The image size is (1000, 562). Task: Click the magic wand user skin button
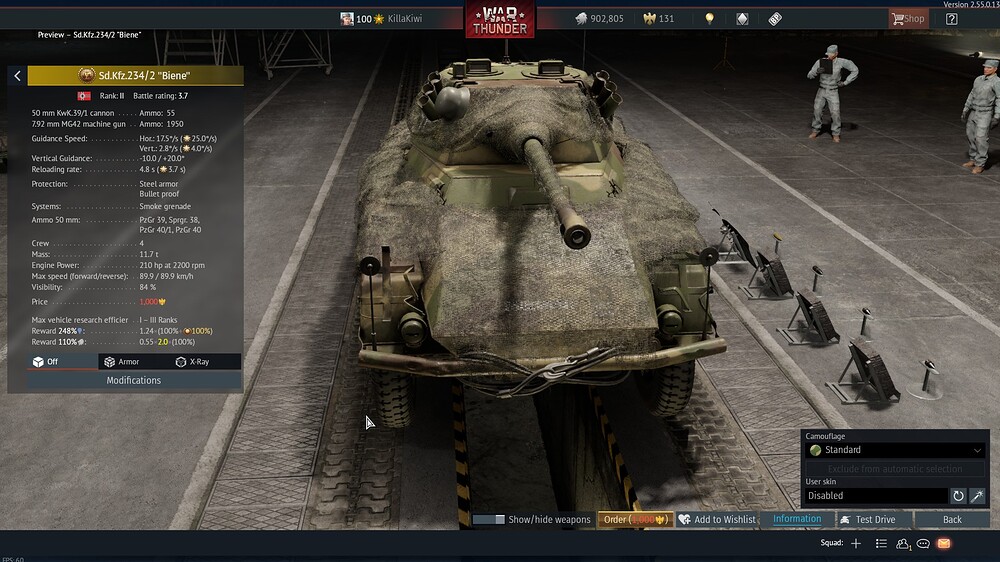pyautogui.click(x=977, y=496)
